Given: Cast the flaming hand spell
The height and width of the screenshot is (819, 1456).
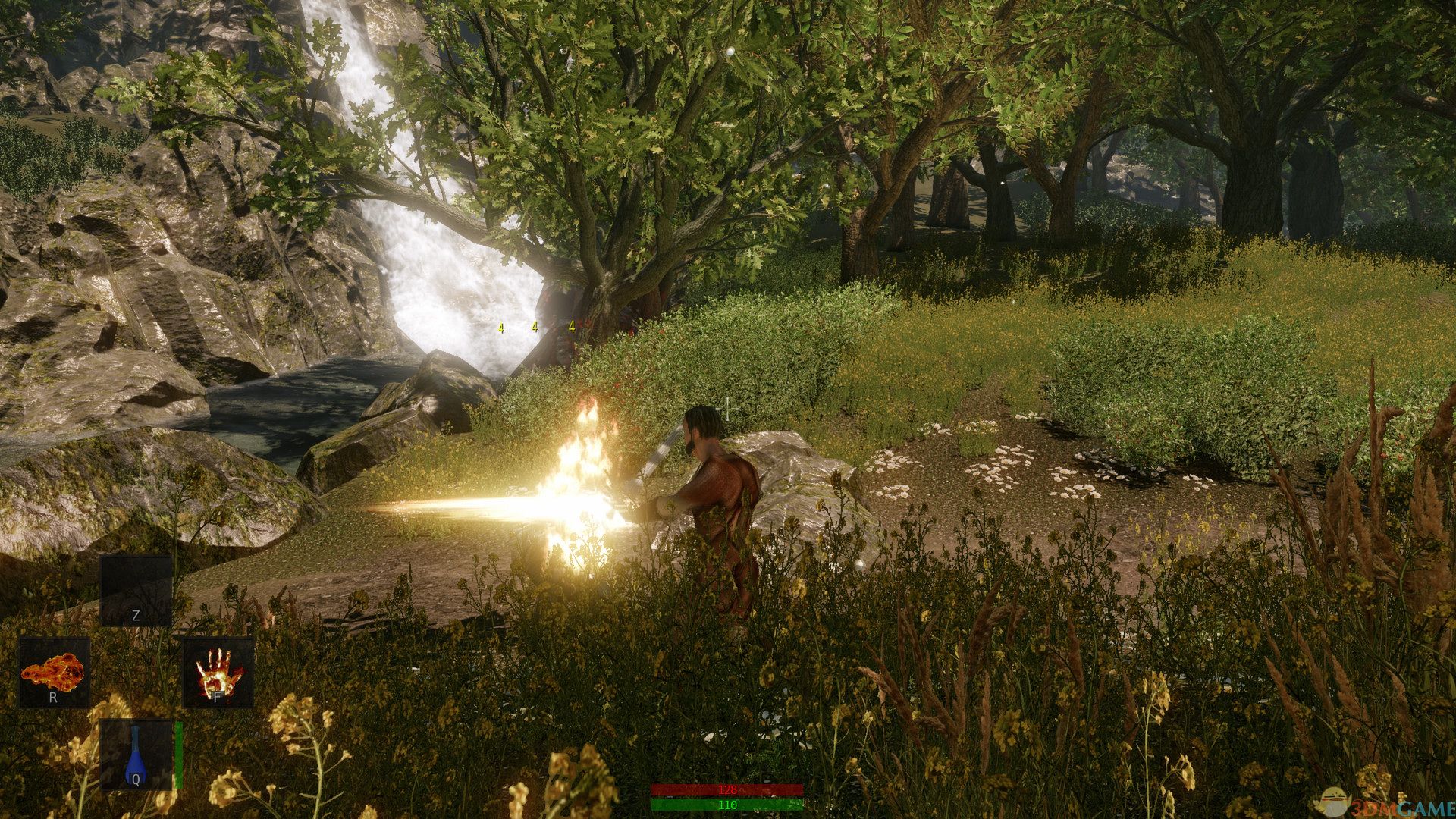Looking at the screenshot, I should 218,672.
